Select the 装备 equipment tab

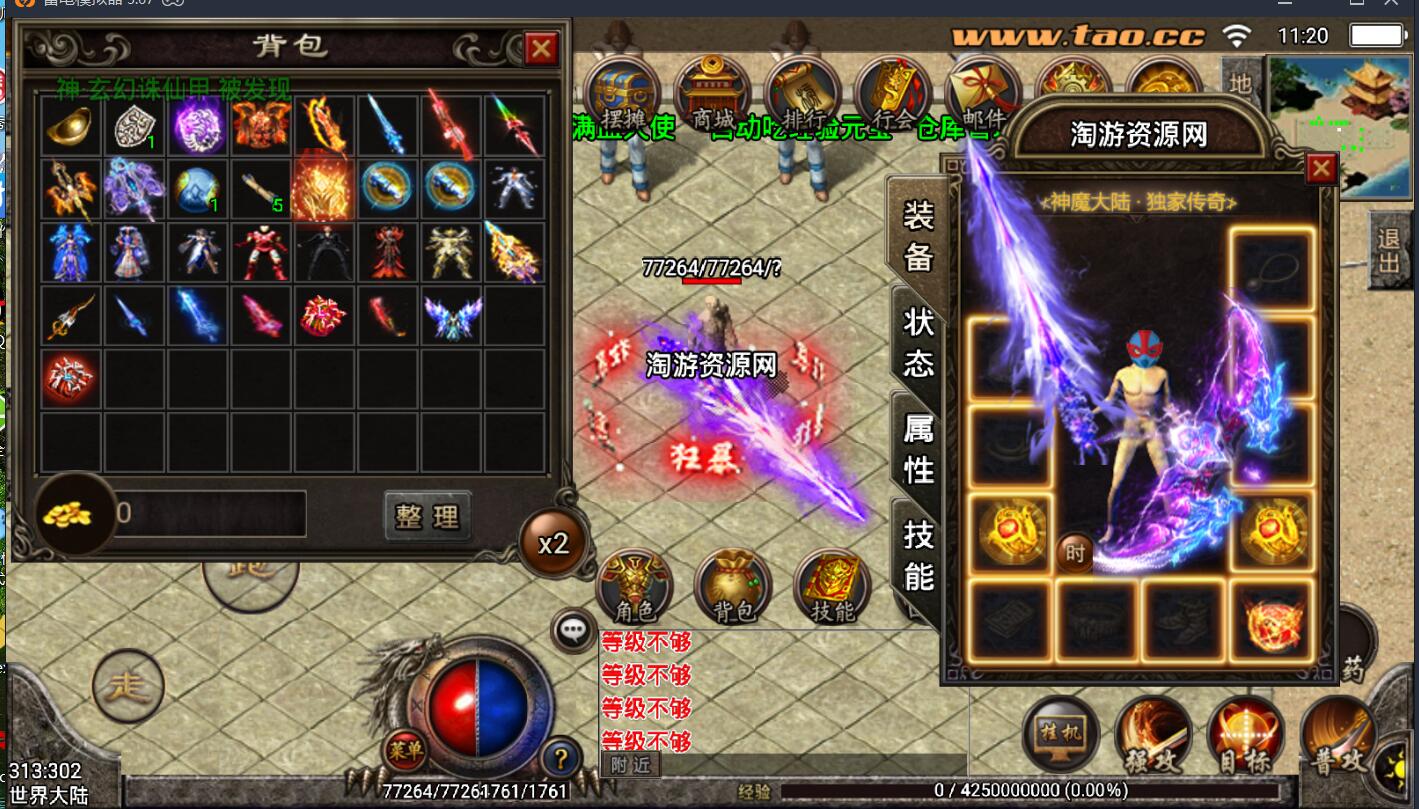point(918,236)
